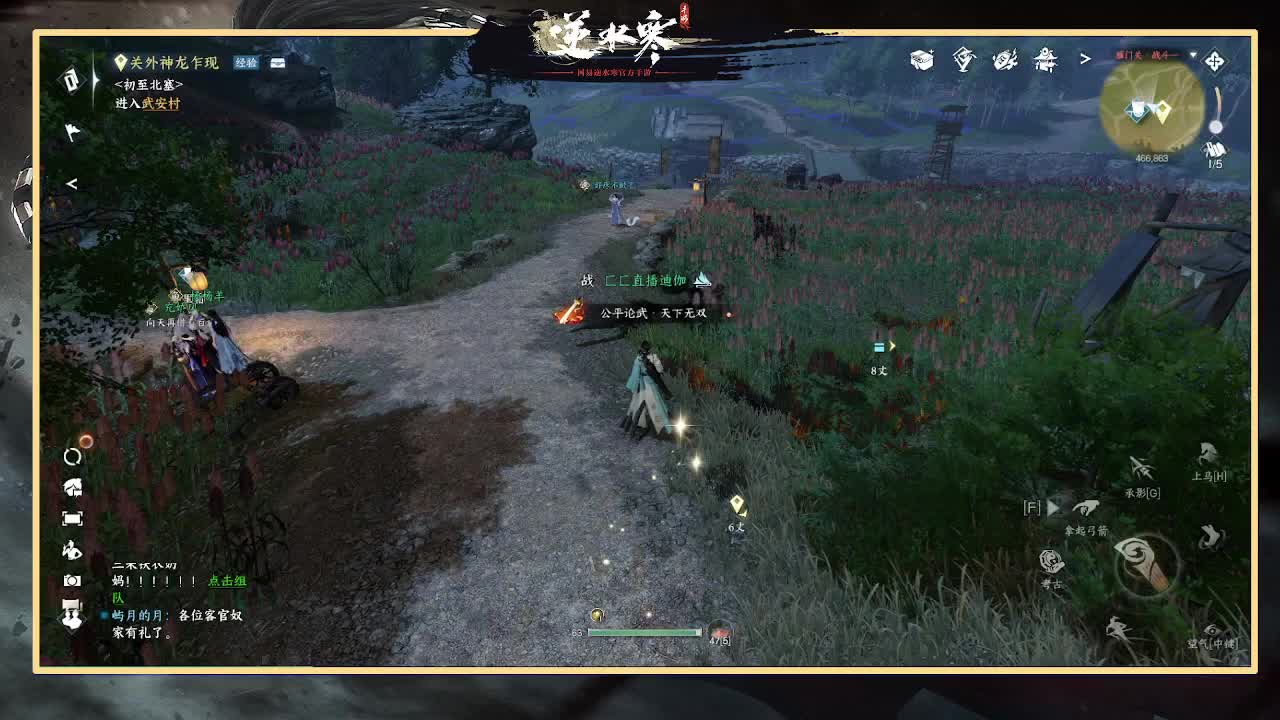This screenshot has height=720, width=1280.
Task: Open the handbook icon showing 1/5 below minimap
Action: tap(1214, 150)
